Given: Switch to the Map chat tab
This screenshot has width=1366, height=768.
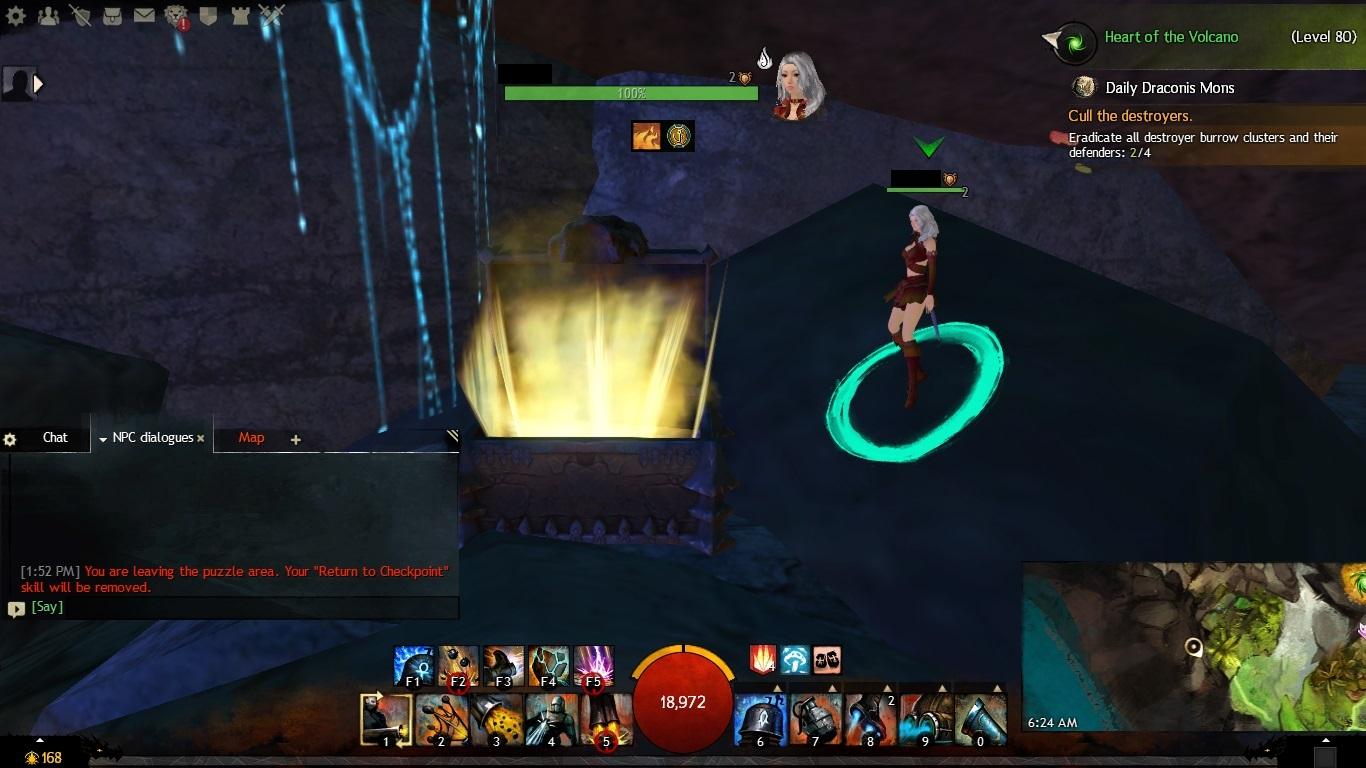Looking at the screenshot, I should 250,437.
